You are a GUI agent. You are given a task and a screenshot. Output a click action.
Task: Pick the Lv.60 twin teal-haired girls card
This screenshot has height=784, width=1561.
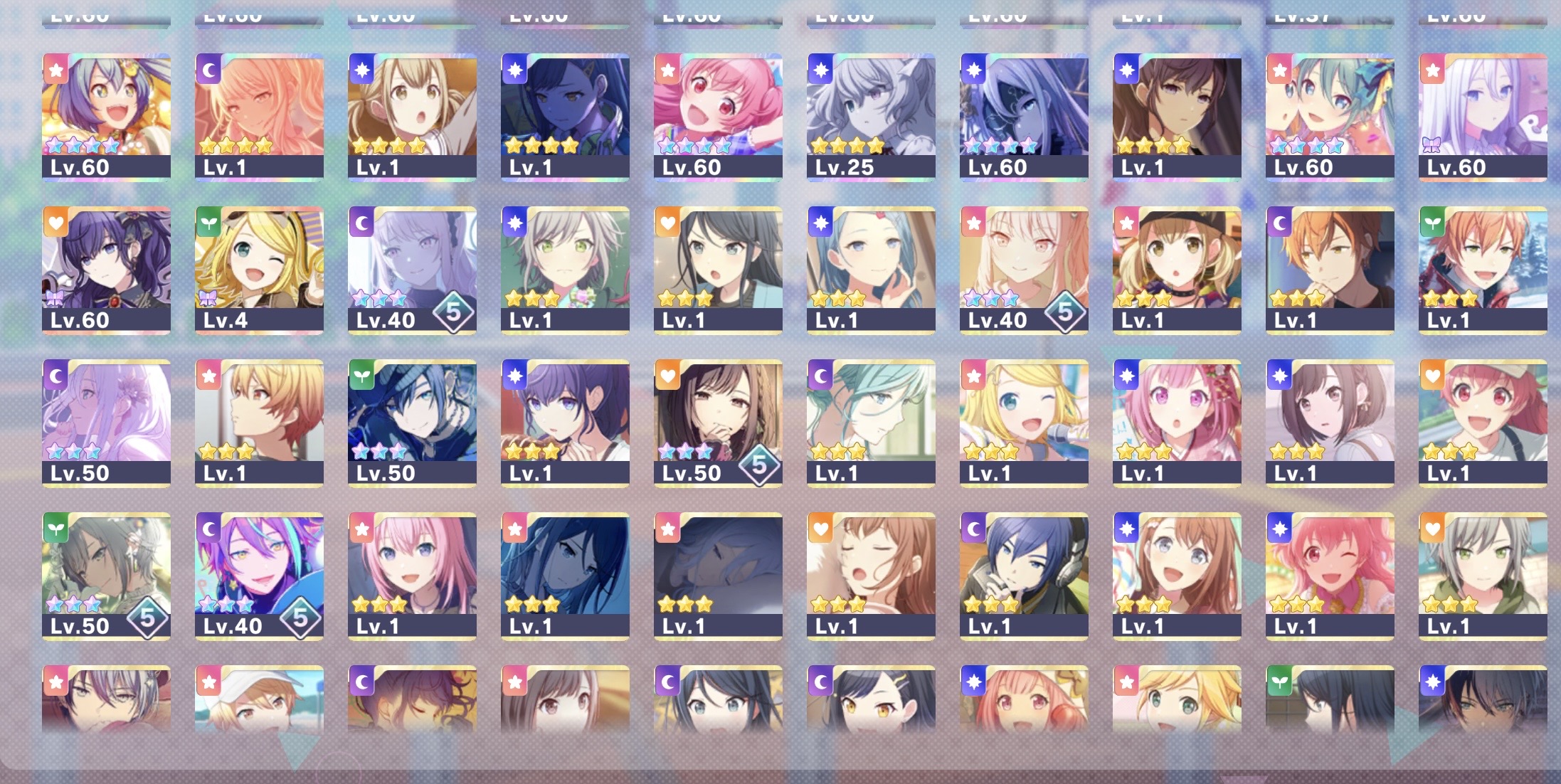point(1330,117)
